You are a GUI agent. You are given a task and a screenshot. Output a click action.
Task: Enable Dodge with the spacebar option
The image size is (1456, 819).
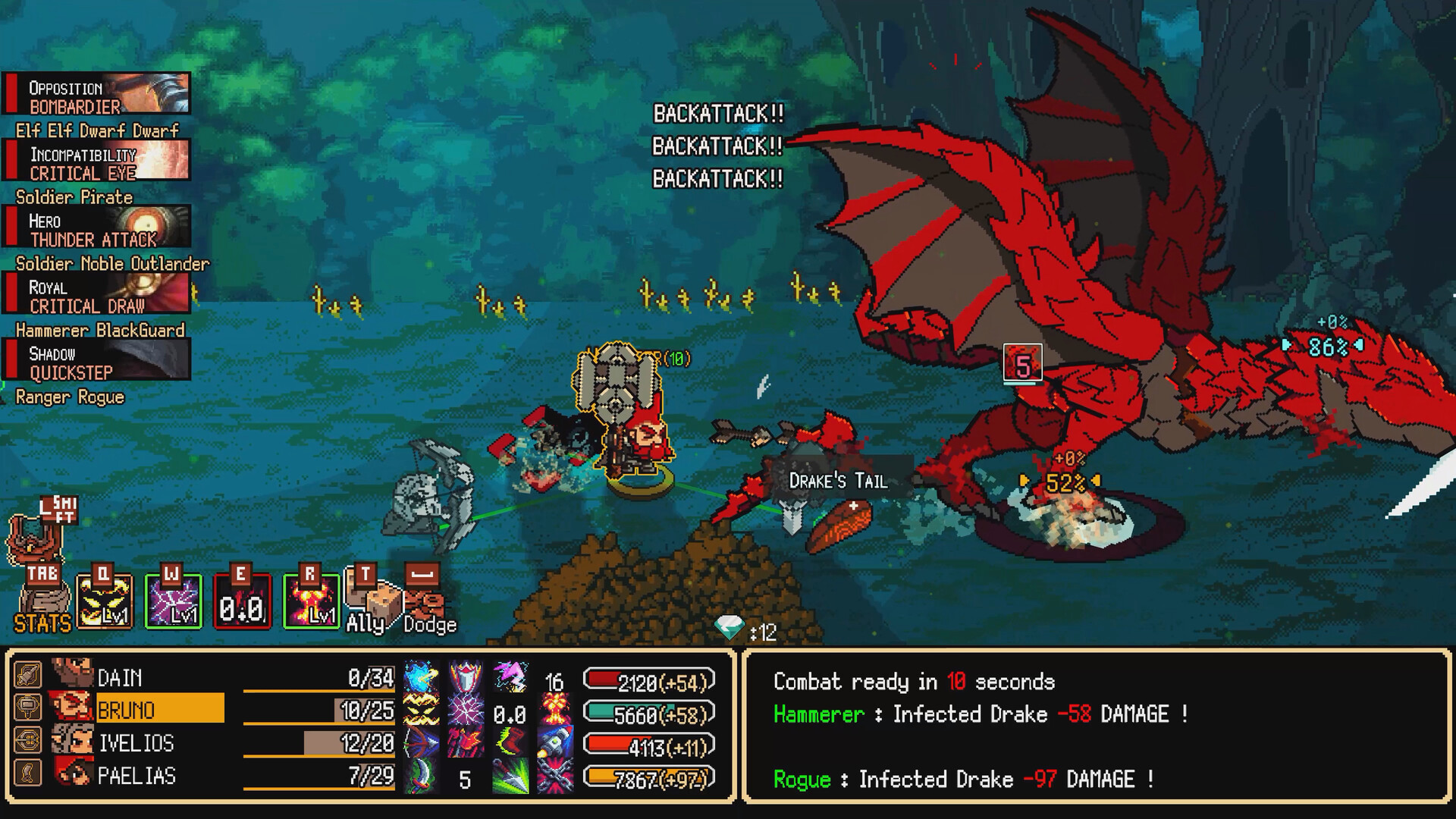(x=426, y=601)
